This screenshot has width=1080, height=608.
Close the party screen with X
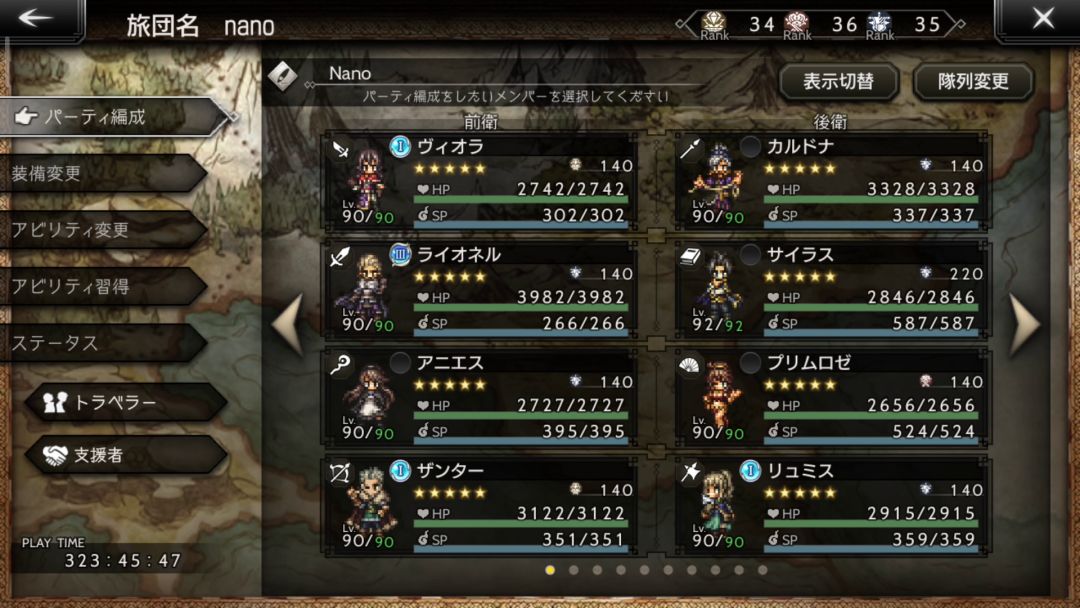tap(1042, 18)
